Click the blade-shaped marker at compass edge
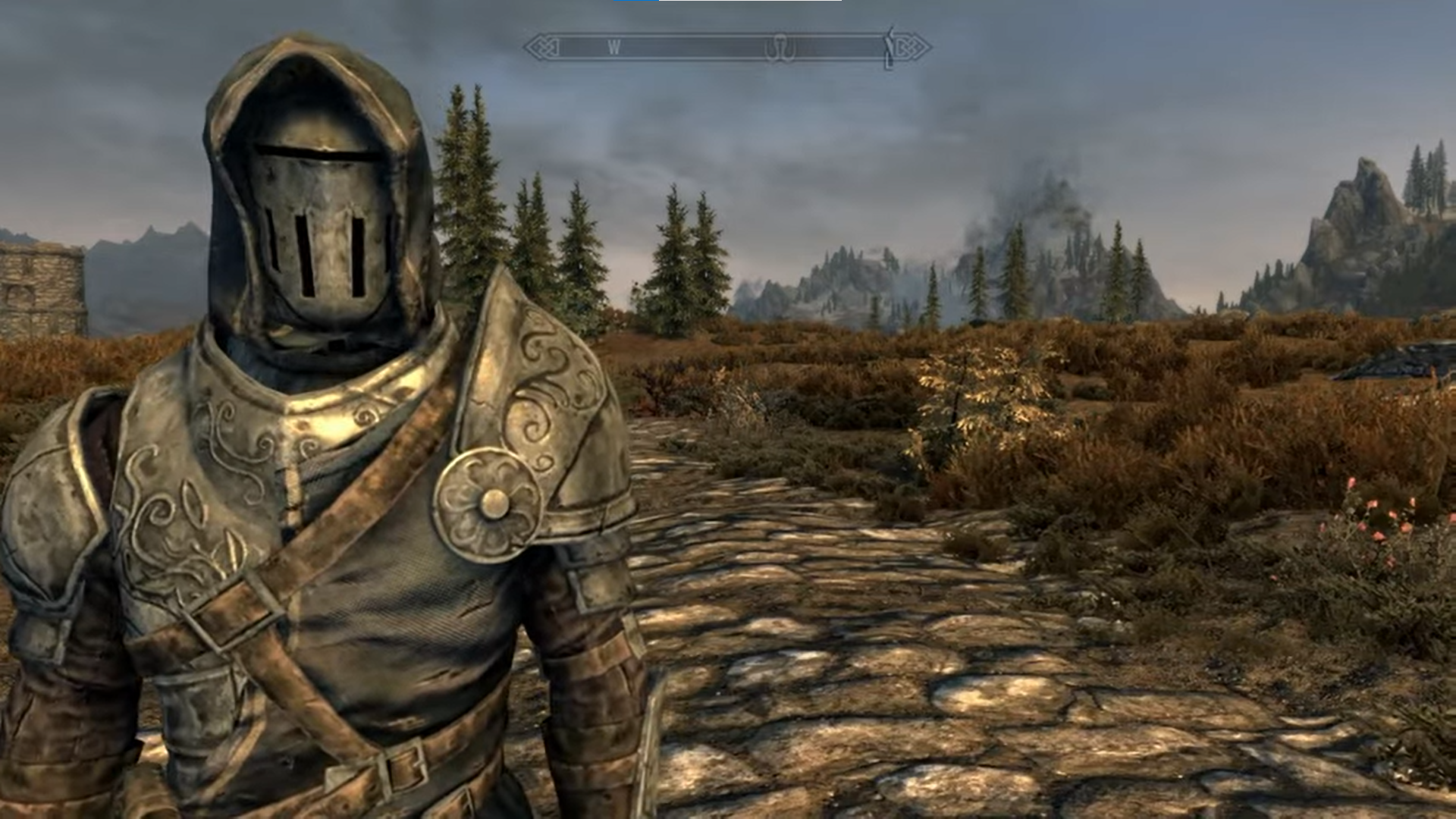Image resolution: width=1456 pixels, height=819 pixels. (890, 47)
